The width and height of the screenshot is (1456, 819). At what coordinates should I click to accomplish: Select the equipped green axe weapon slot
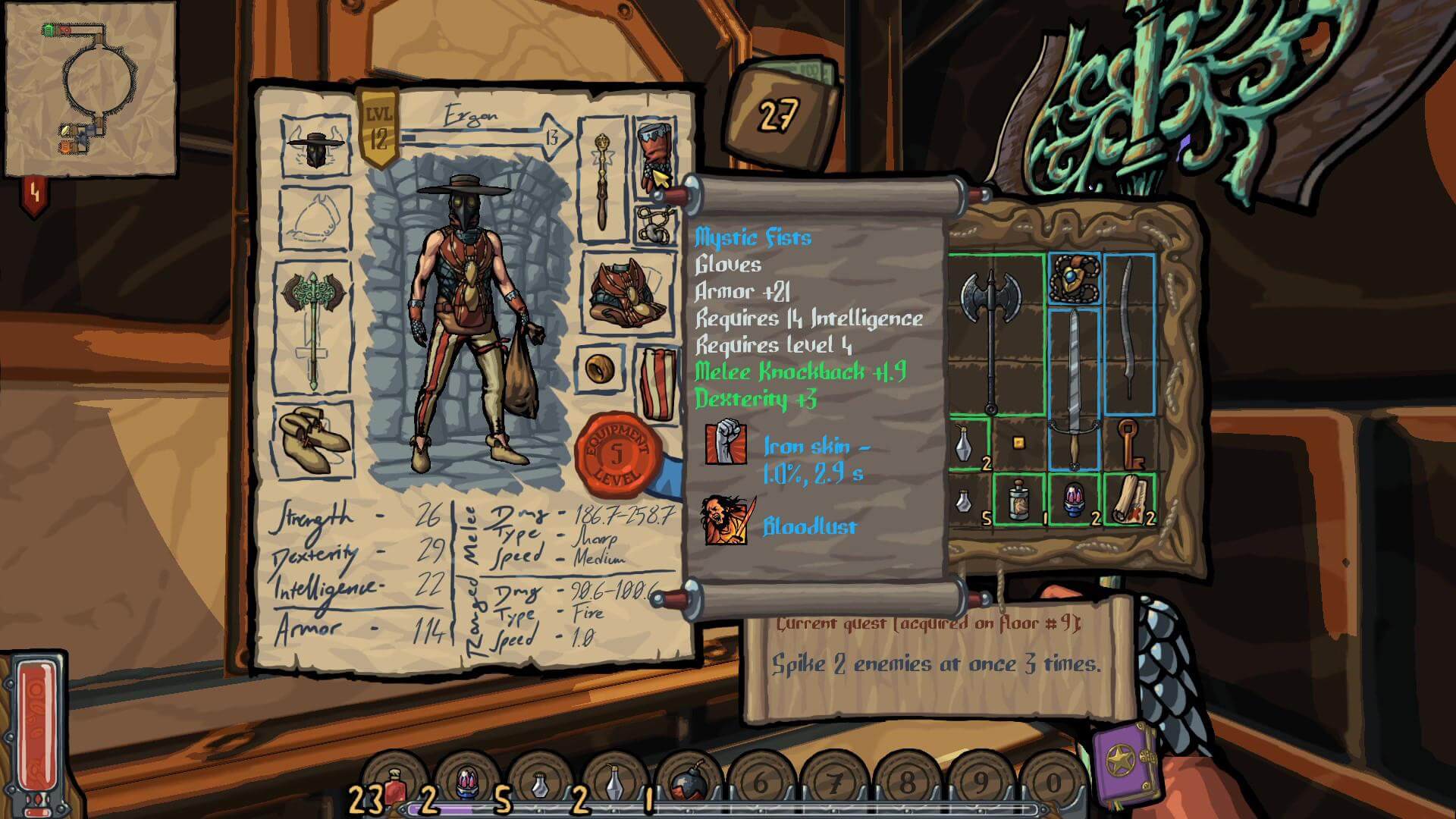[x=313, y=326]
